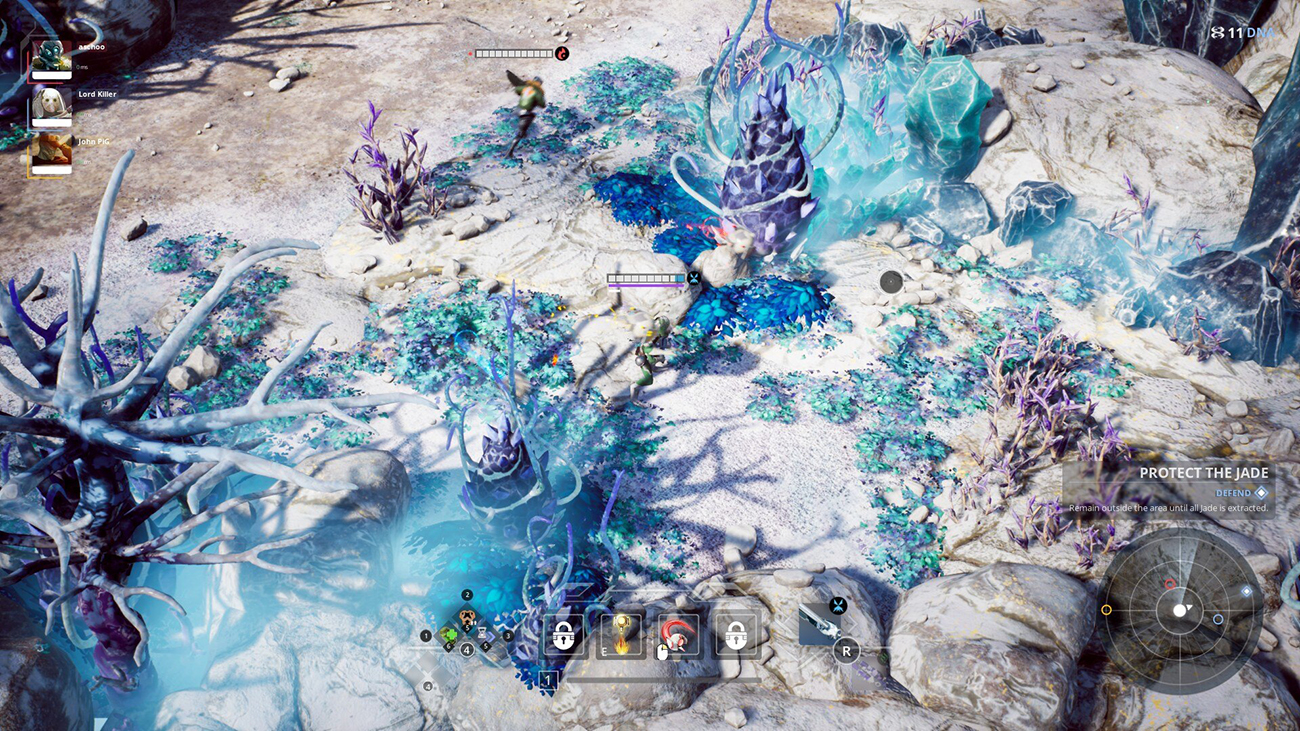The height and width of the screenshot is (731, 1300).
Task: Select the green health pack item in slot 1
Action: pyautogui.click(x=448, y=637)
